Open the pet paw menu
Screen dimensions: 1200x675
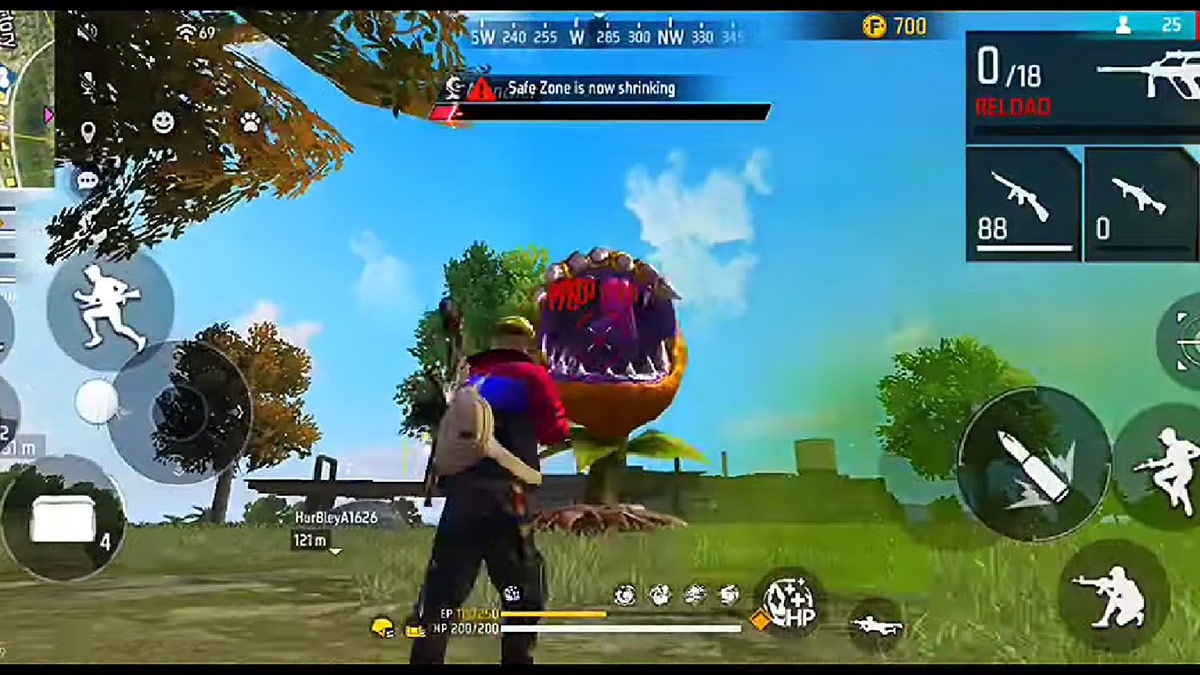[x=249, y=122]
